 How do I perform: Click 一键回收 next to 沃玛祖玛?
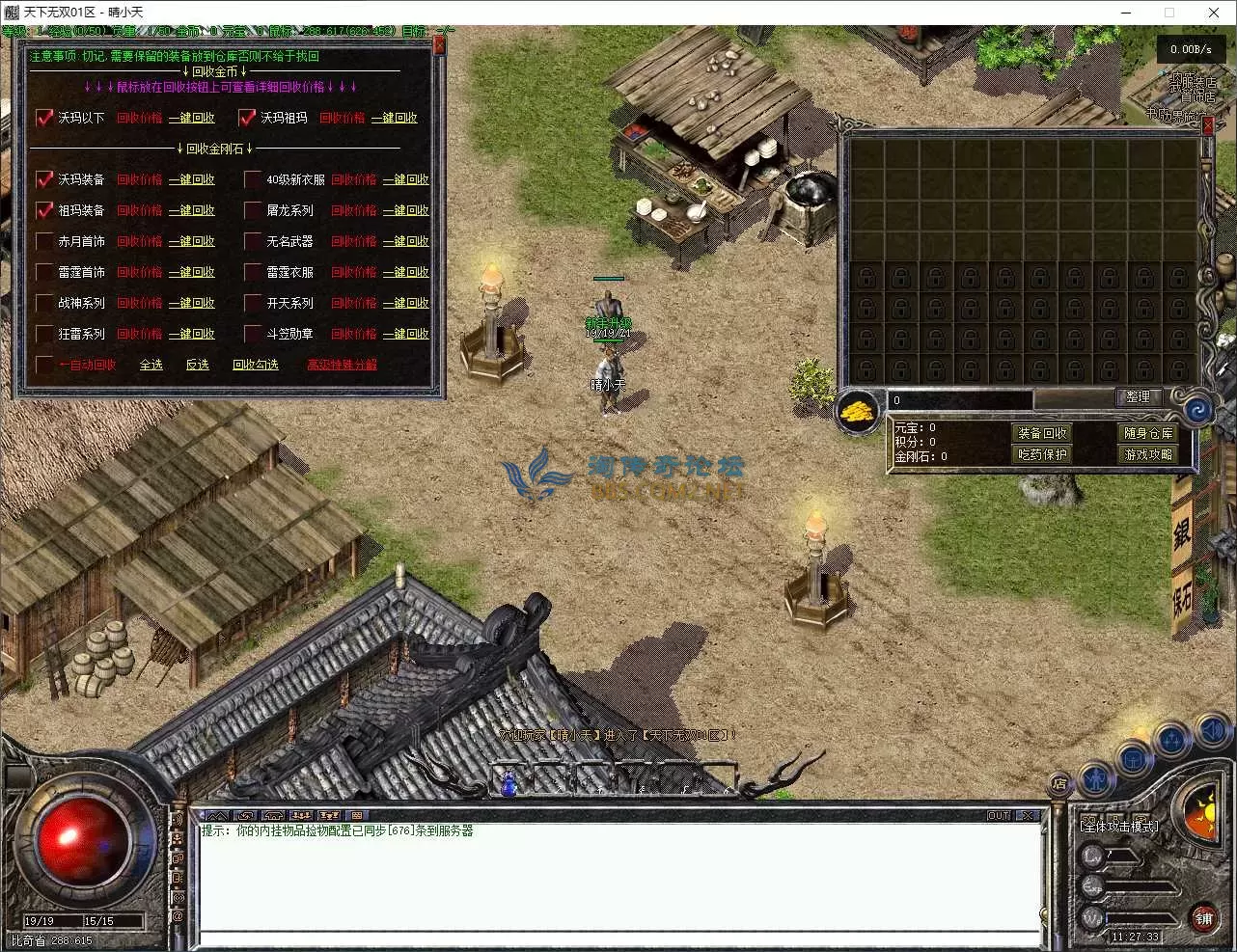coord(395,118)
